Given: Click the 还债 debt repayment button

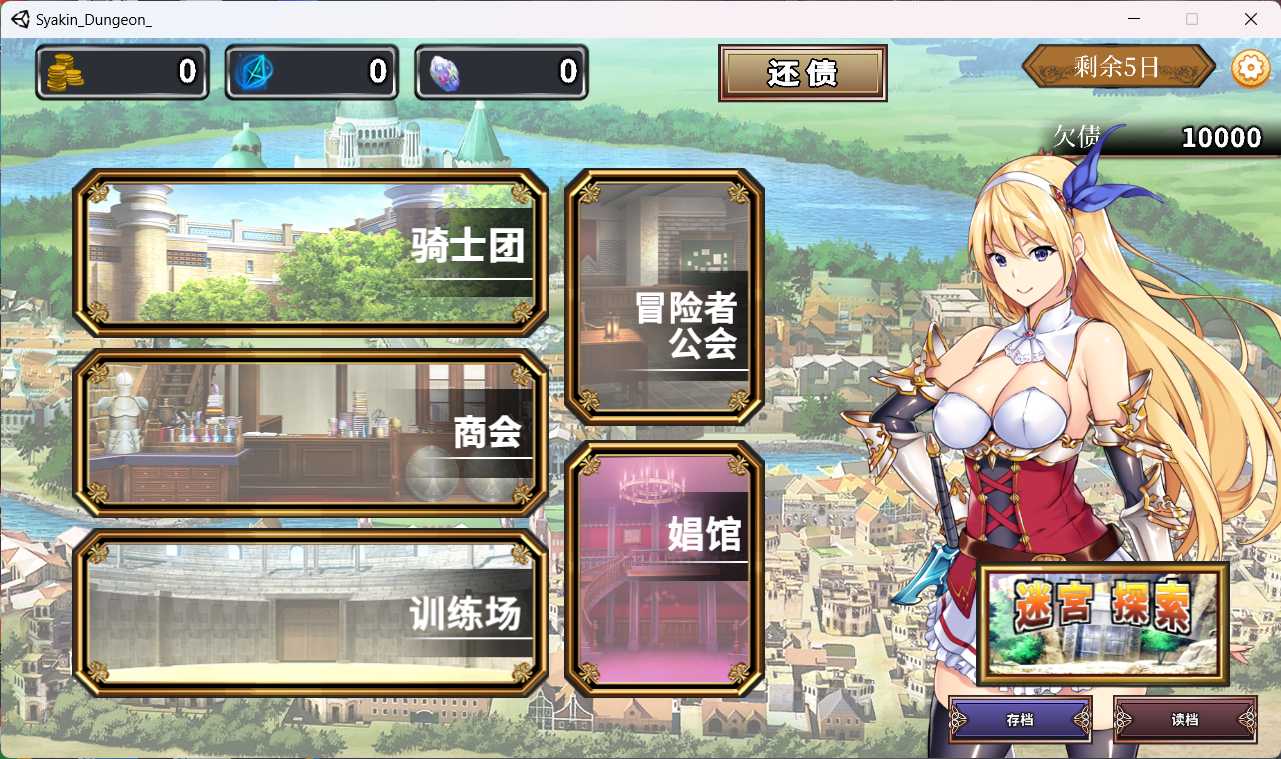Looking at the screenshot, I should point(802,72).
